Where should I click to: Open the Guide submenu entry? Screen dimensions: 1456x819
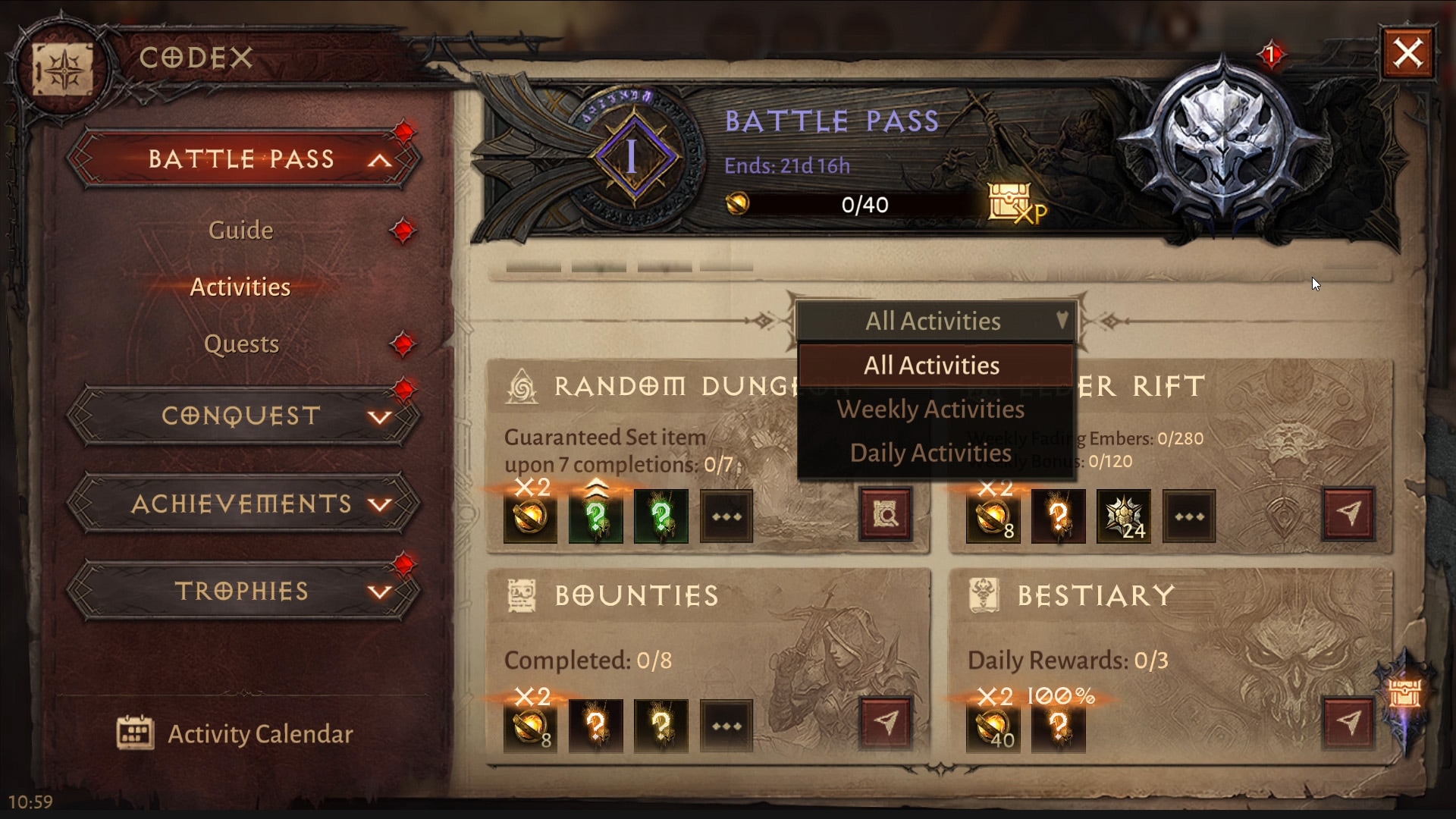pyautogui.click(x=240, y=230)
